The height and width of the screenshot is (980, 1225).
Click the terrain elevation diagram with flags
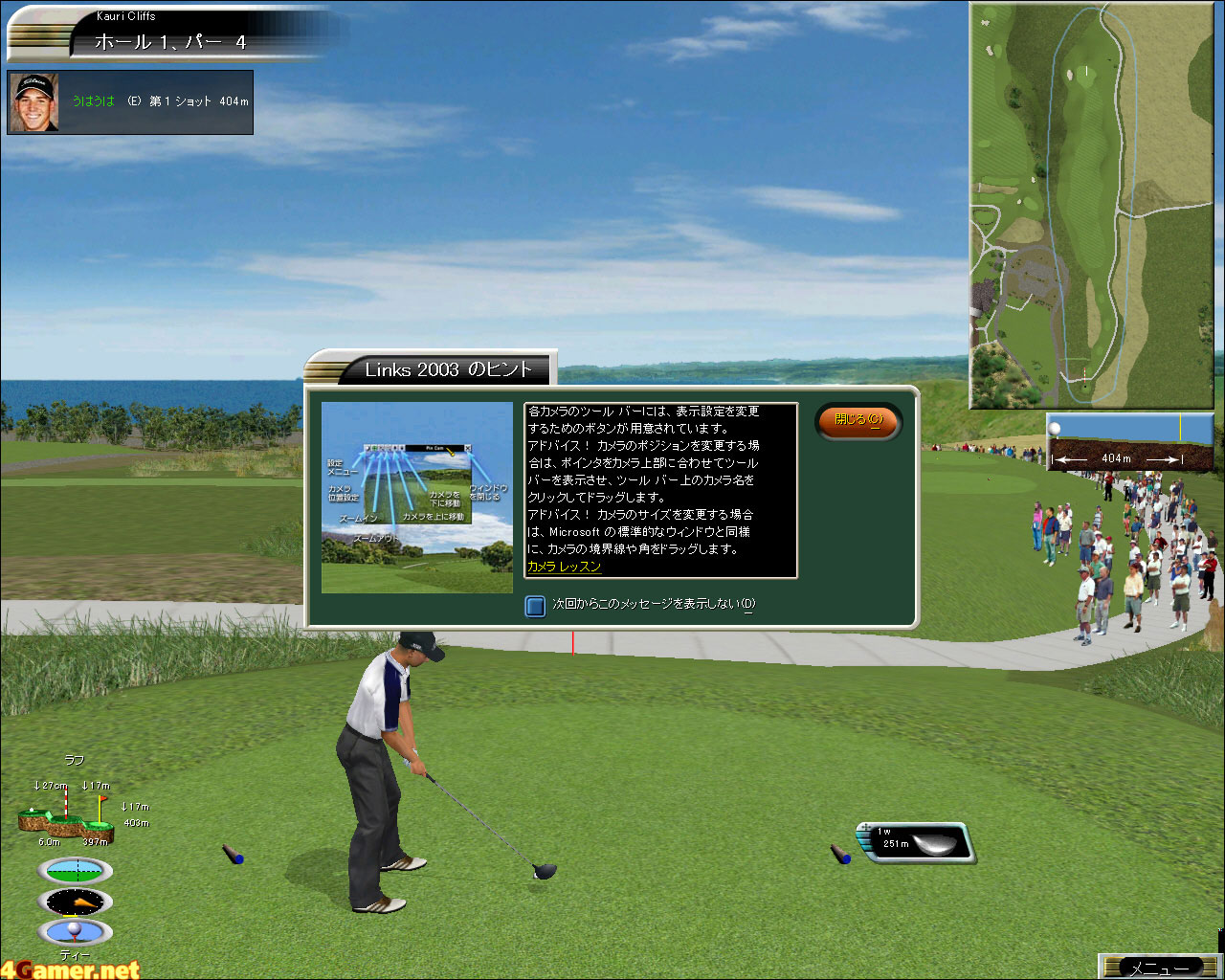pyautogui.click(x=65, y=815)
